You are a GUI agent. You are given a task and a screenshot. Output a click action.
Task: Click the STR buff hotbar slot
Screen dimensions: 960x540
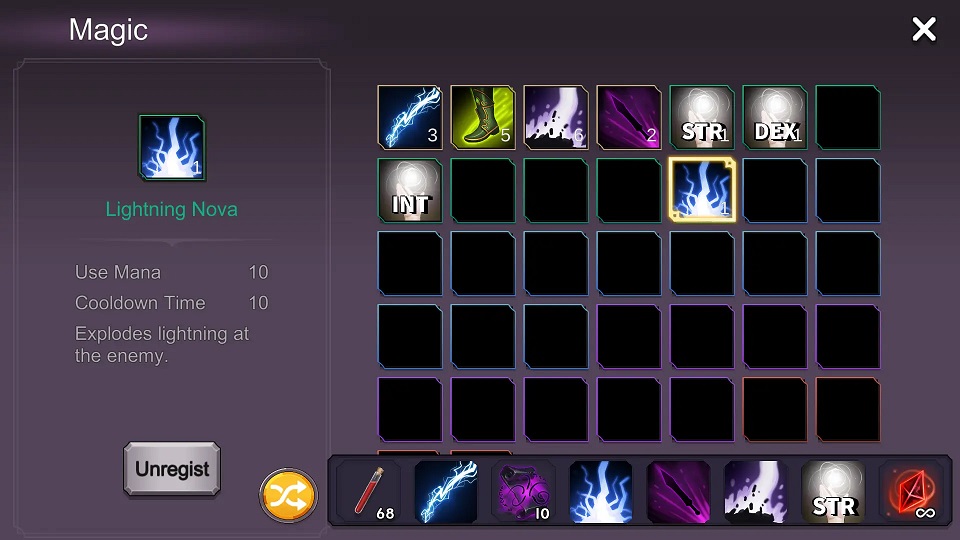click(x=833, y=492)
